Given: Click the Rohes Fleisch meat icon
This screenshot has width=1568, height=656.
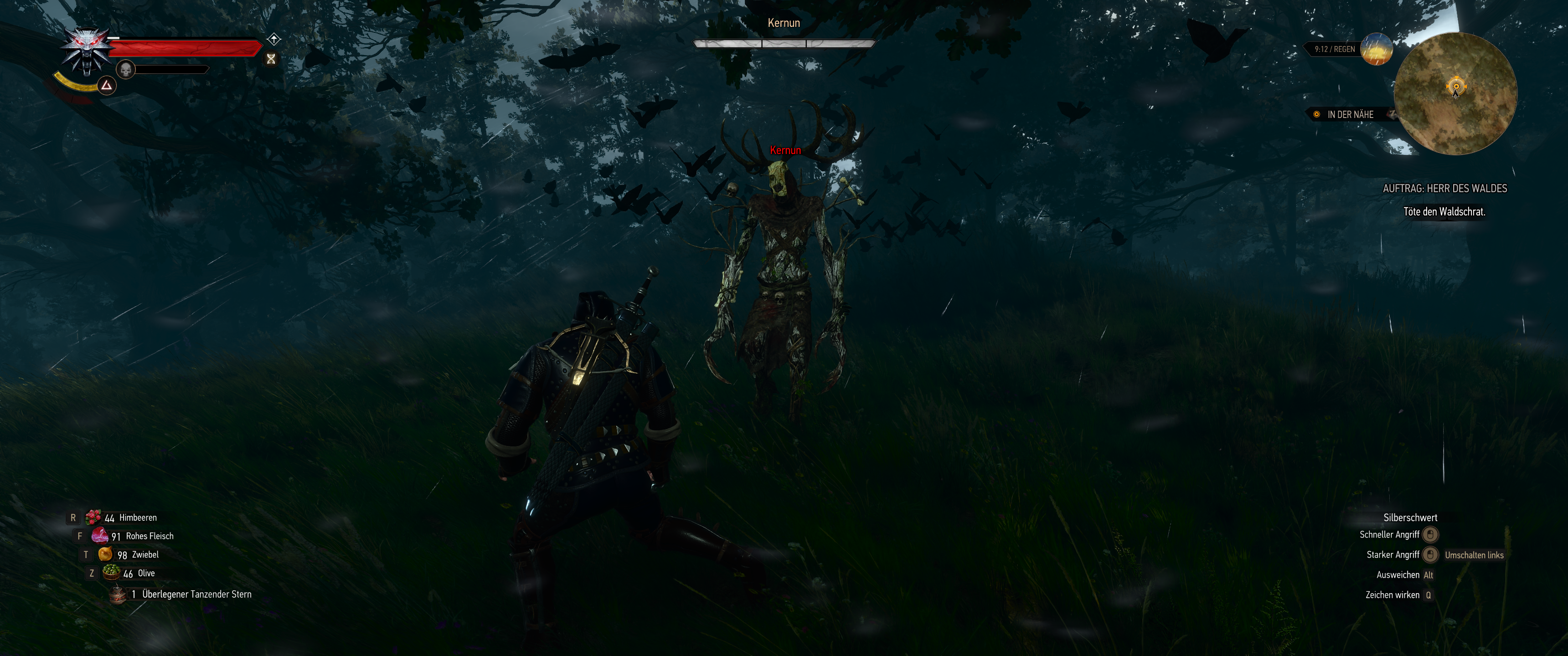Looking at the screenshot, I should point(101,536).
